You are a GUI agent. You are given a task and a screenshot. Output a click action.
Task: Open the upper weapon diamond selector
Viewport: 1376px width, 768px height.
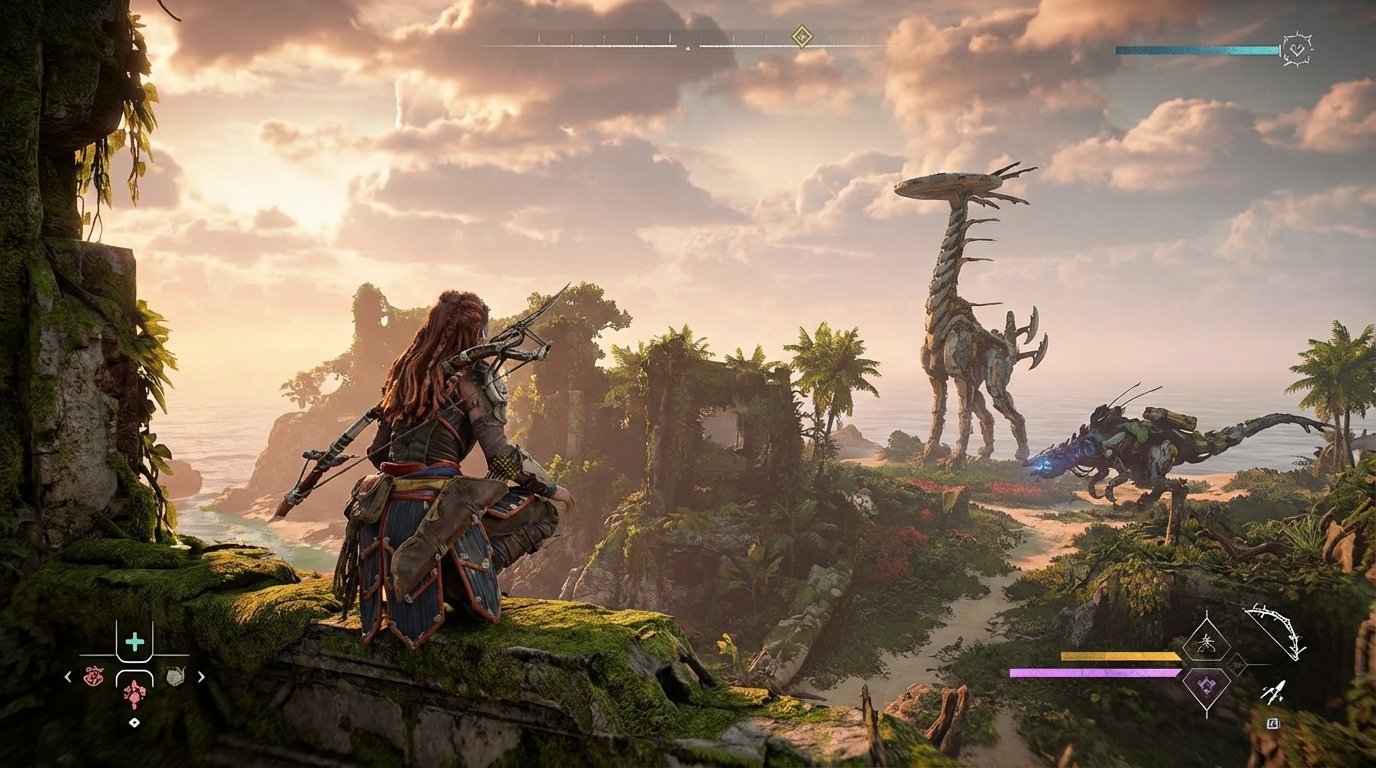tap(1205, 643)
